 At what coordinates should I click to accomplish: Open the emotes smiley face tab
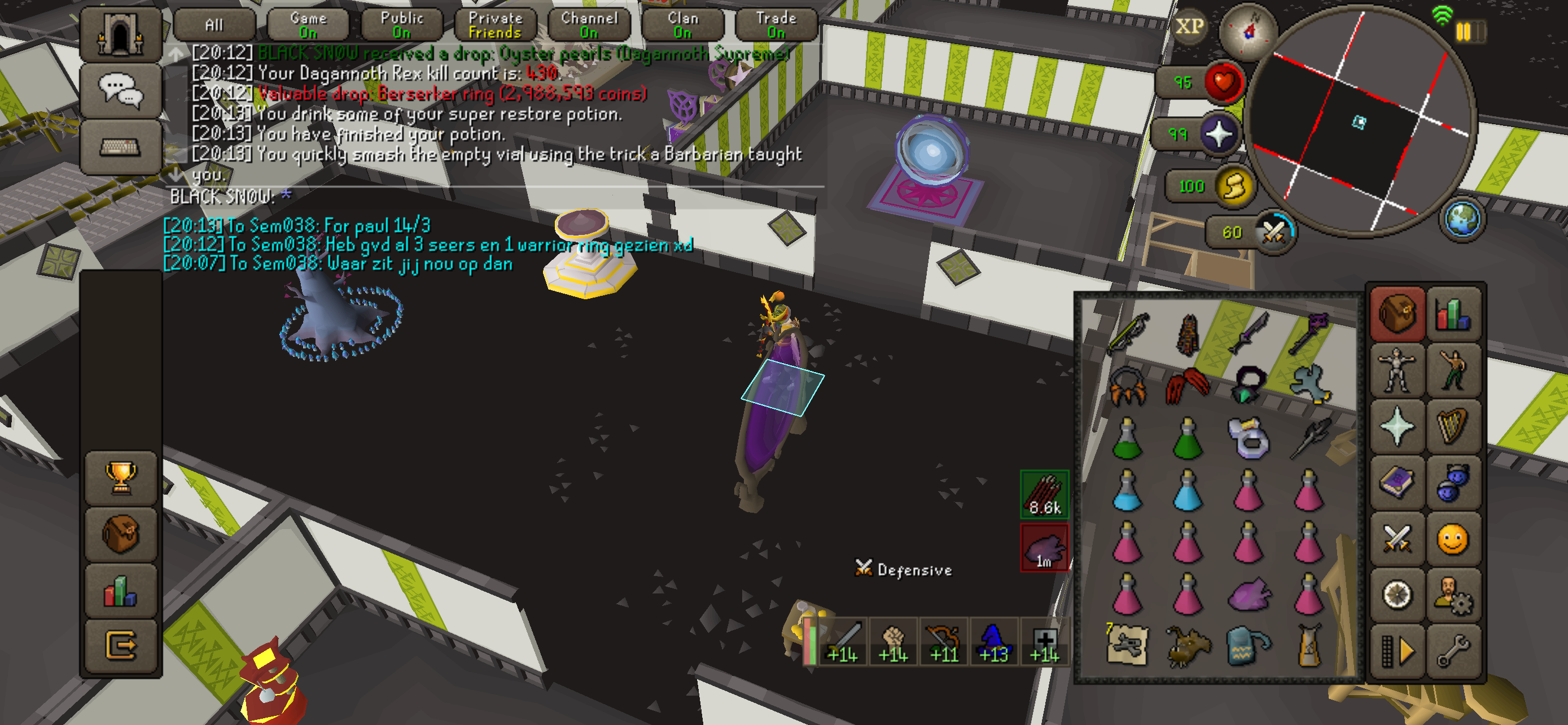point(1453,539)
